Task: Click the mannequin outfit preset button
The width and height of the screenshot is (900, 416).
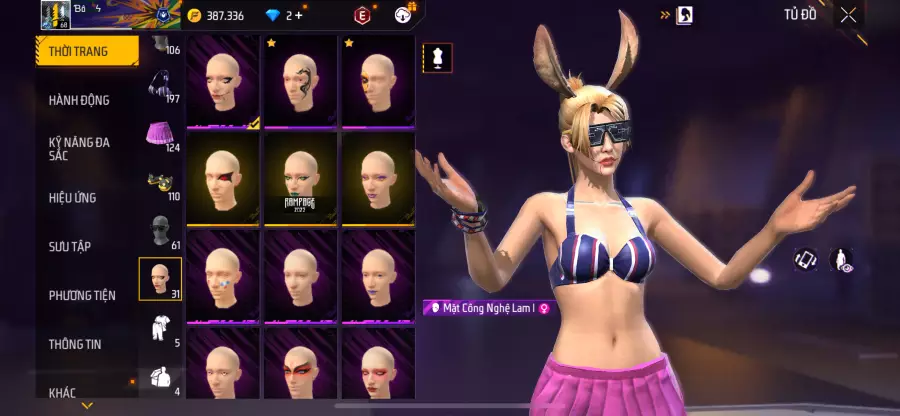Action: click(436, 58)
